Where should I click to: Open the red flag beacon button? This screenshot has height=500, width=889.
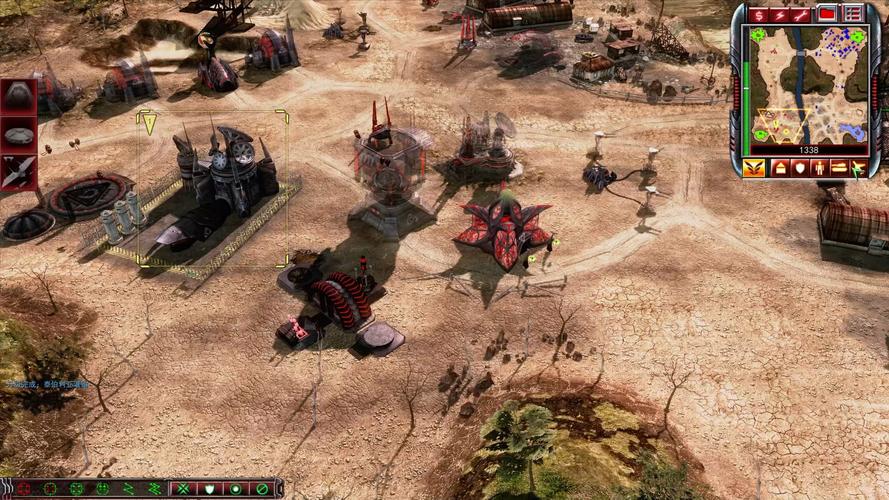[827, 14]
